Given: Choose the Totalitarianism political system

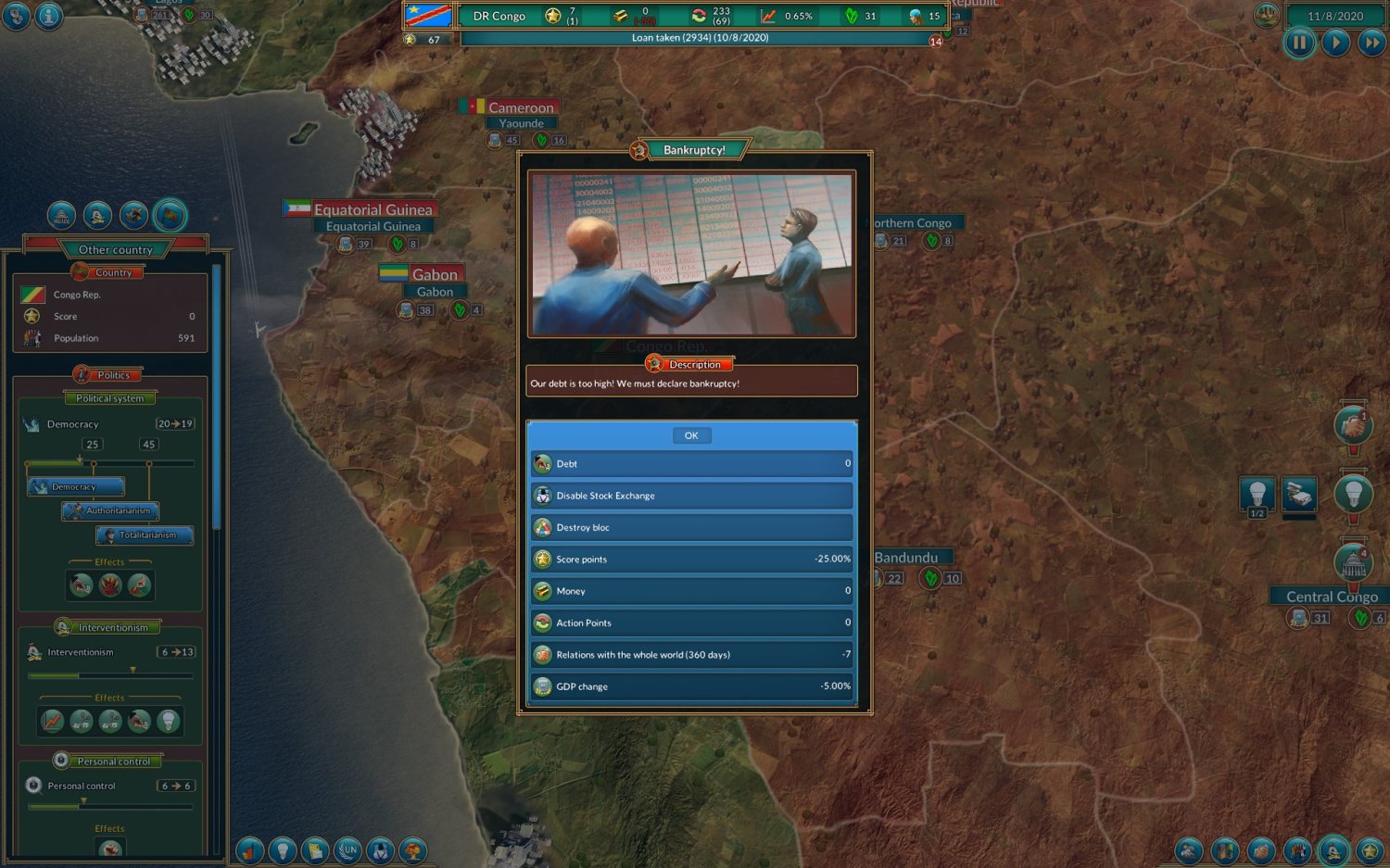Looking at the screenshot, I should (x=145, y=535).
